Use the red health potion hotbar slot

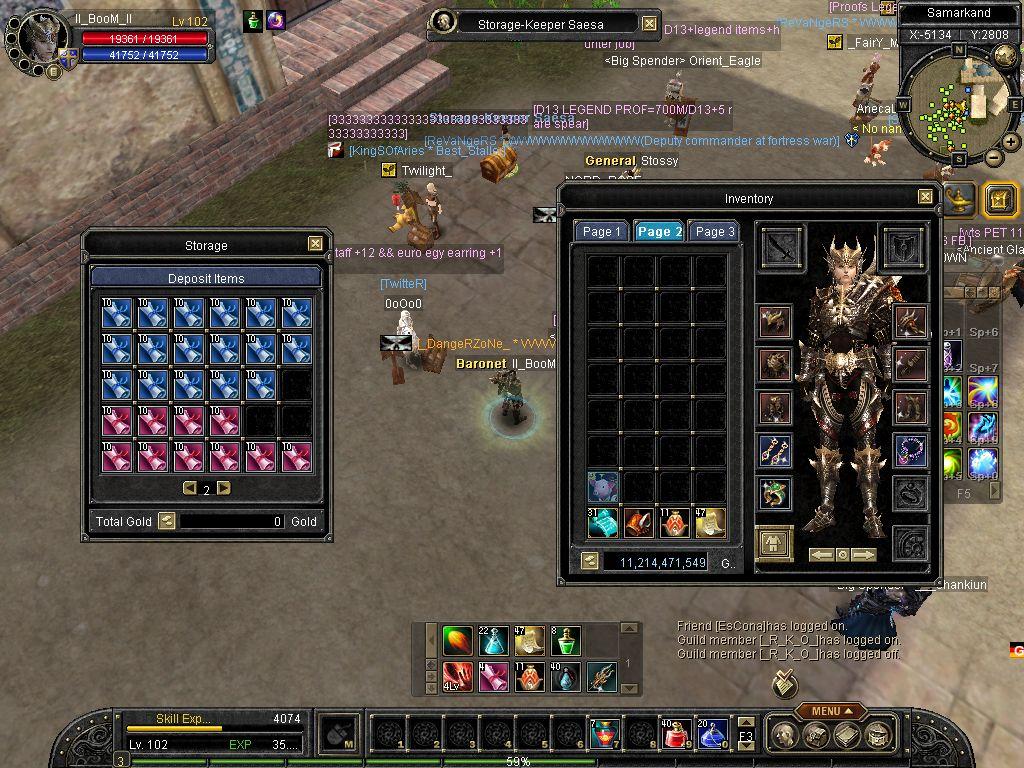pos(674,735)
